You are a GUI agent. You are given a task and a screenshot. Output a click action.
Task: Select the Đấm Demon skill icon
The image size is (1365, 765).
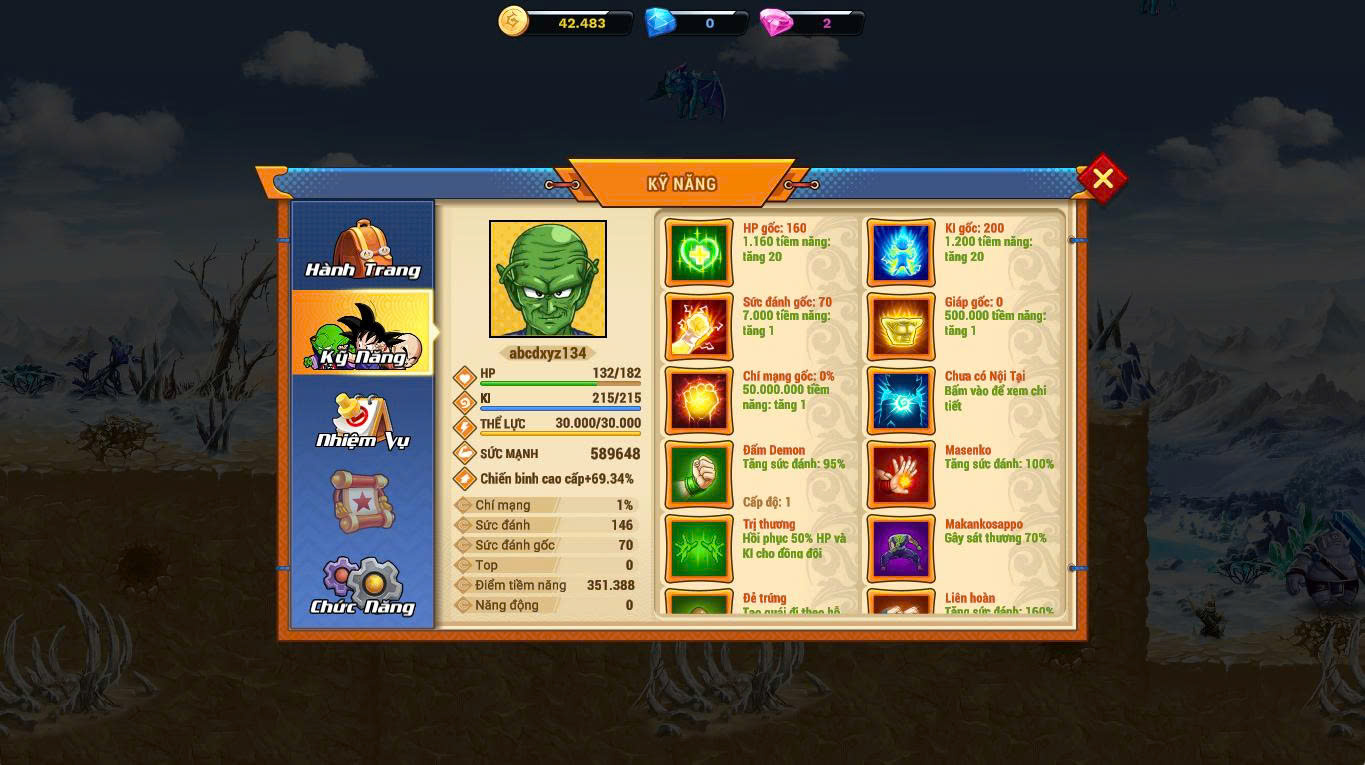pyautogui.click(x=699, y=474)
